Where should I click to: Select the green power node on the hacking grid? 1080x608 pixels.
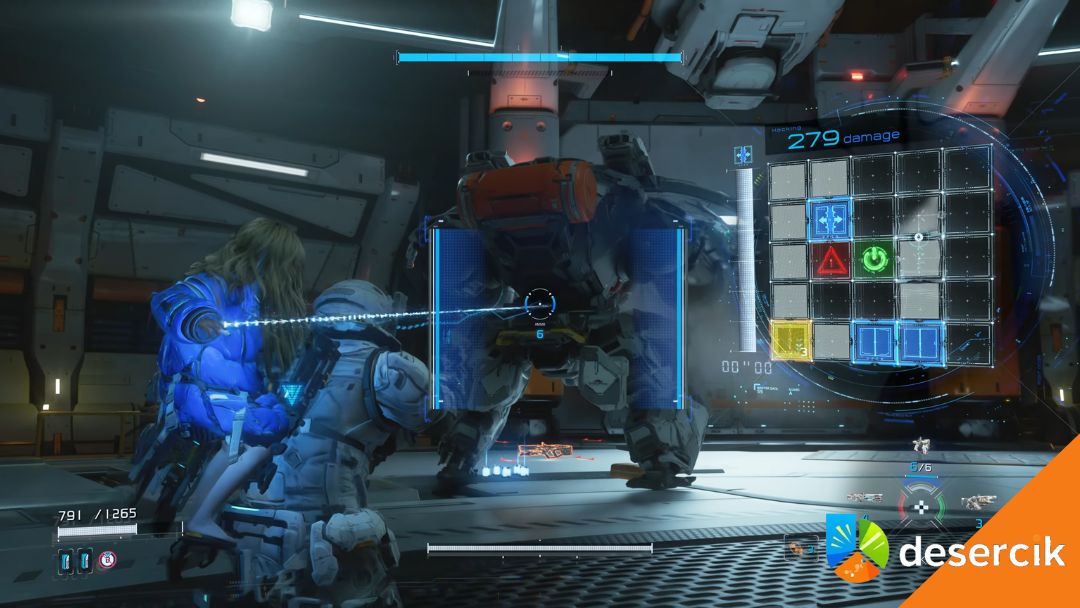pyautogui.click(x=875, y=259)
